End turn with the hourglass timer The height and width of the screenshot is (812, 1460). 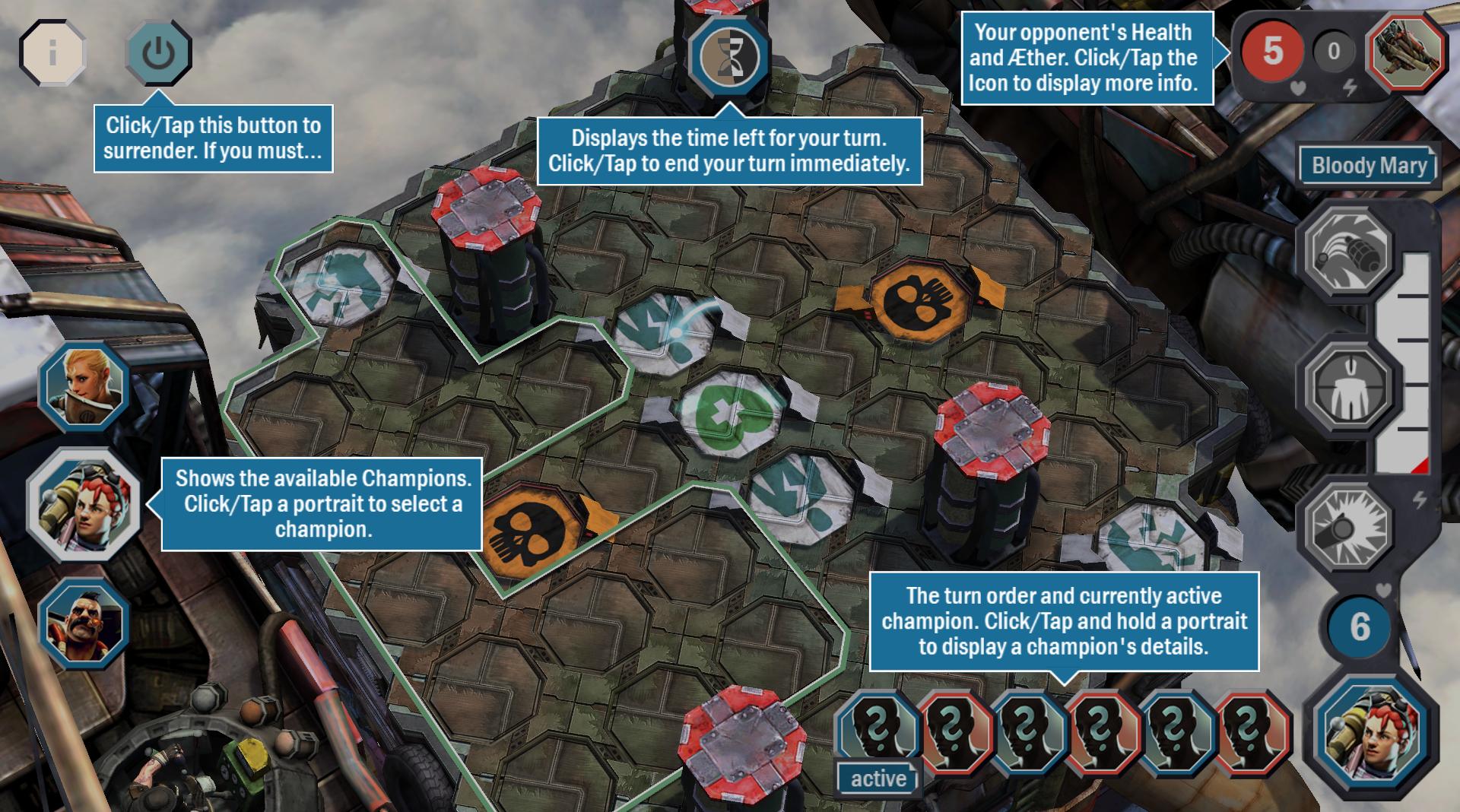click(728, 56)
